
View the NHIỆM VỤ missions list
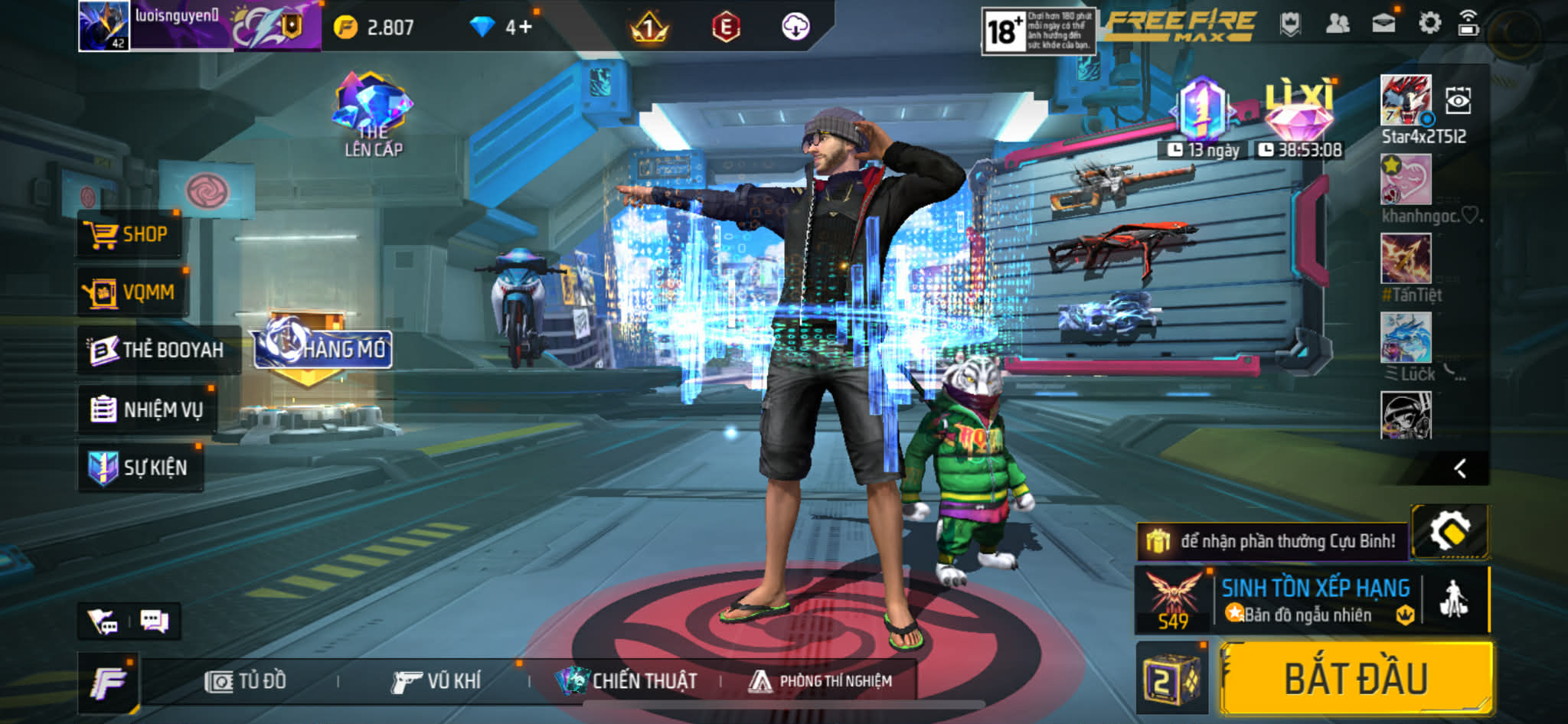tap(147, 409)
